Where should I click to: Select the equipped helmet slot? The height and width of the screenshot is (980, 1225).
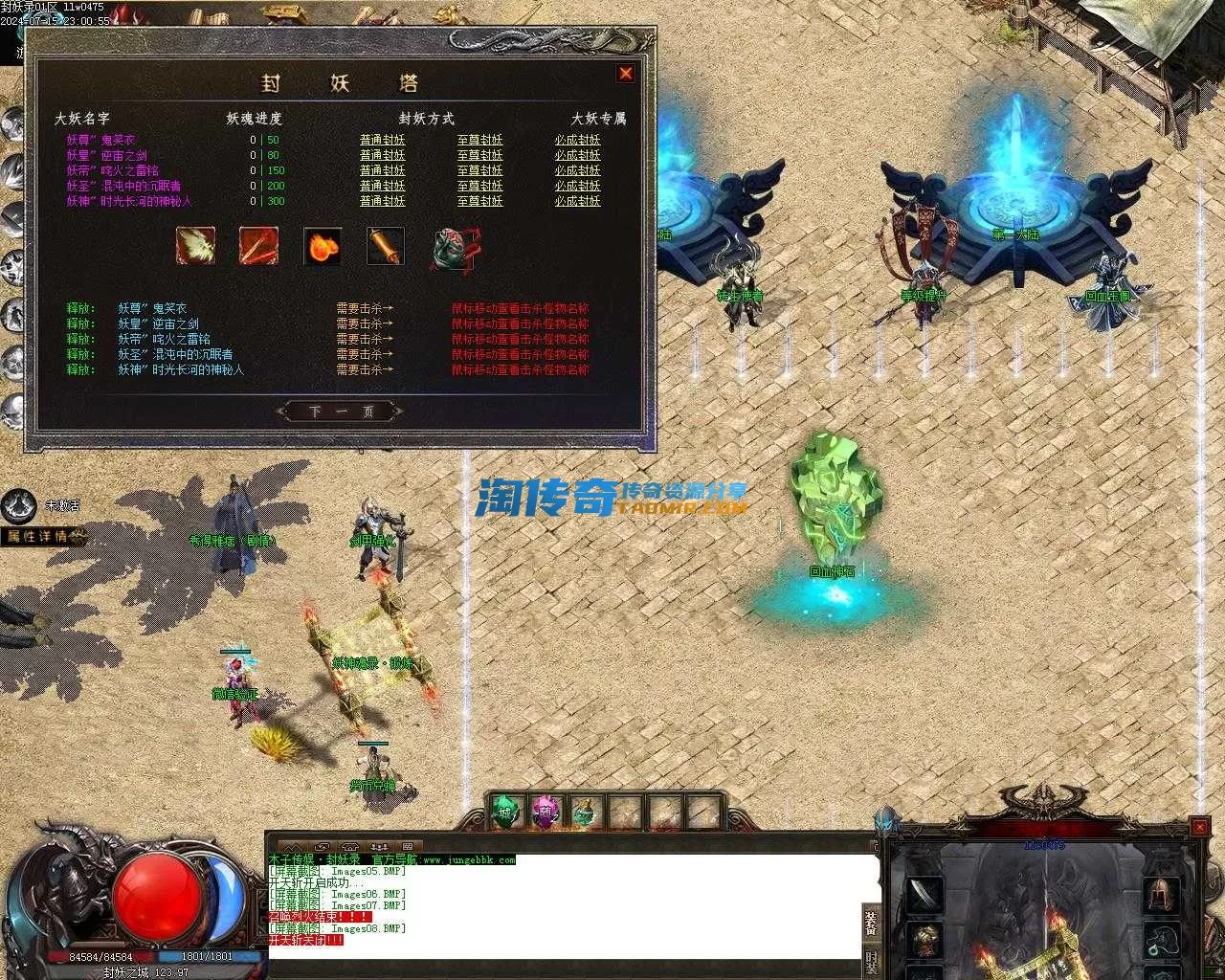(1161, 895)
